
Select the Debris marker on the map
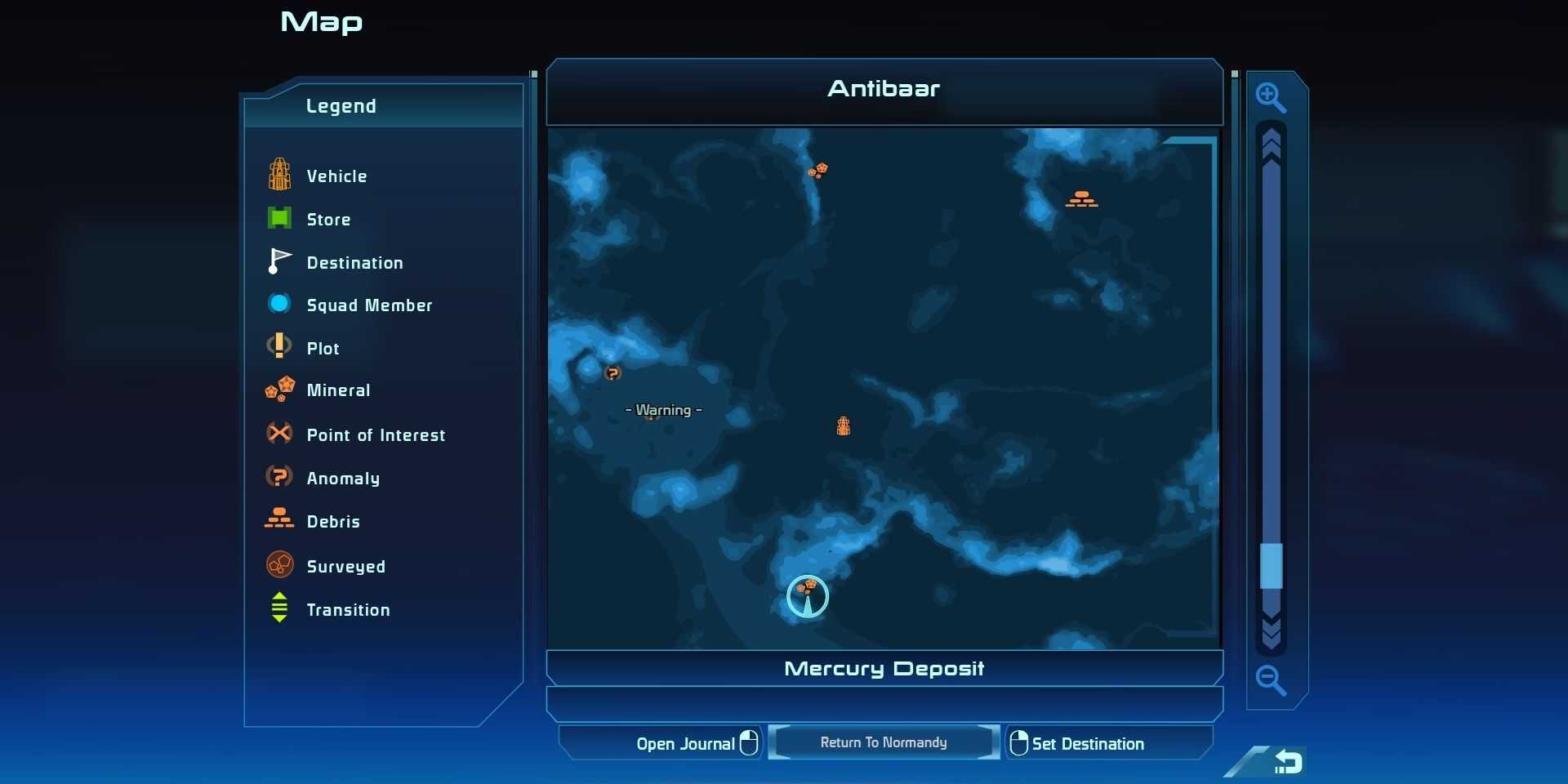pos(1081,198)
